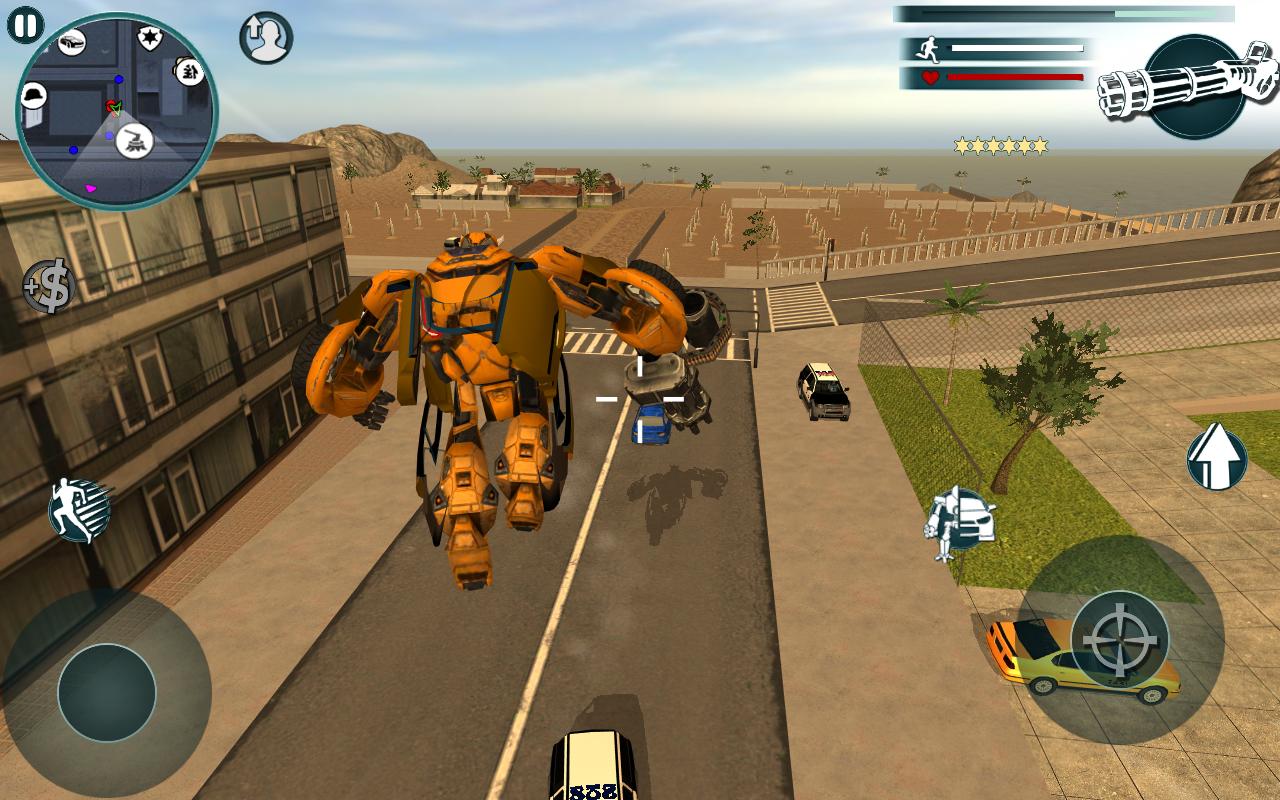Image resolution: width=1280 pixels, height=800 pixels.
Task: Click the green player arrow on the minimap
Action: [116, 110]
